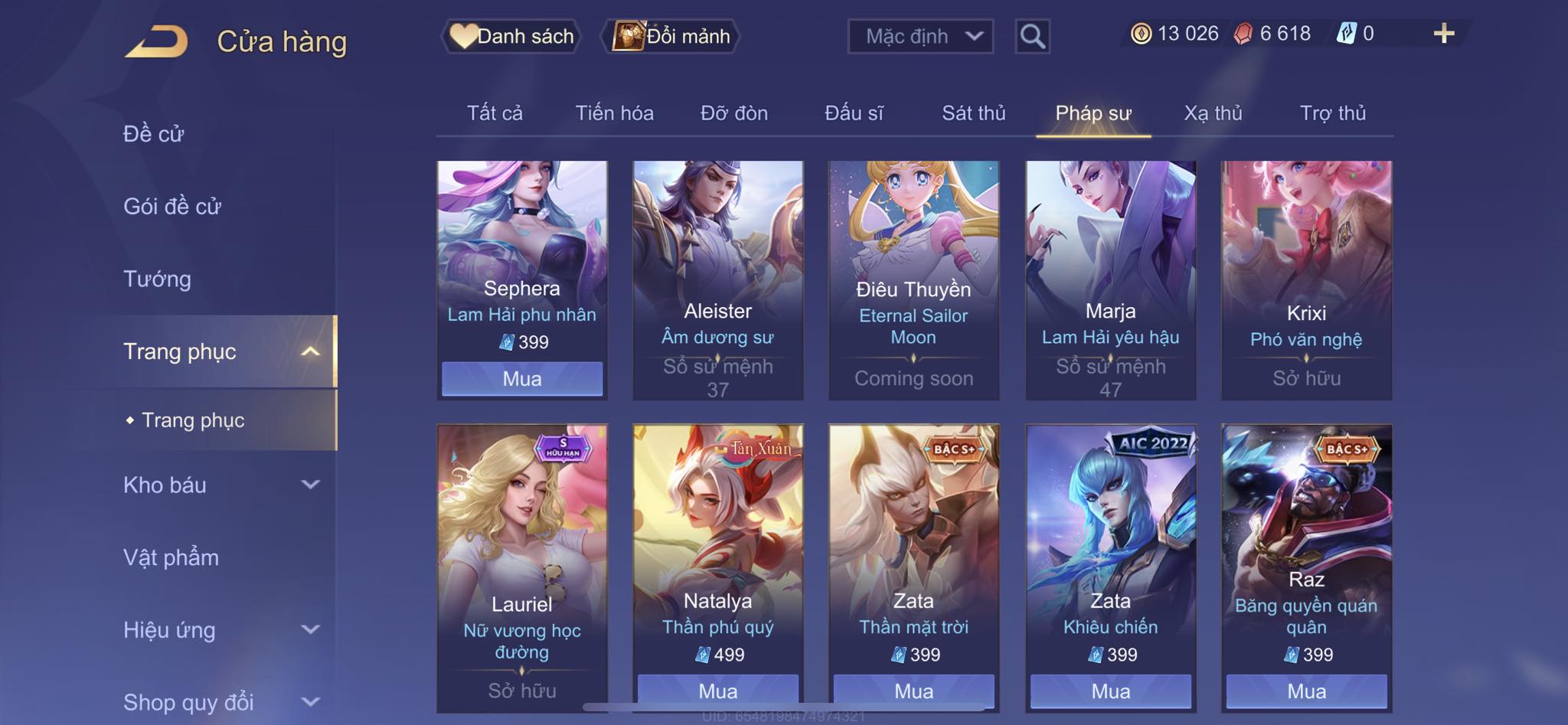
Task: Buy Natalya Thần phú quý skin
Action: click(x=717, y=691)
